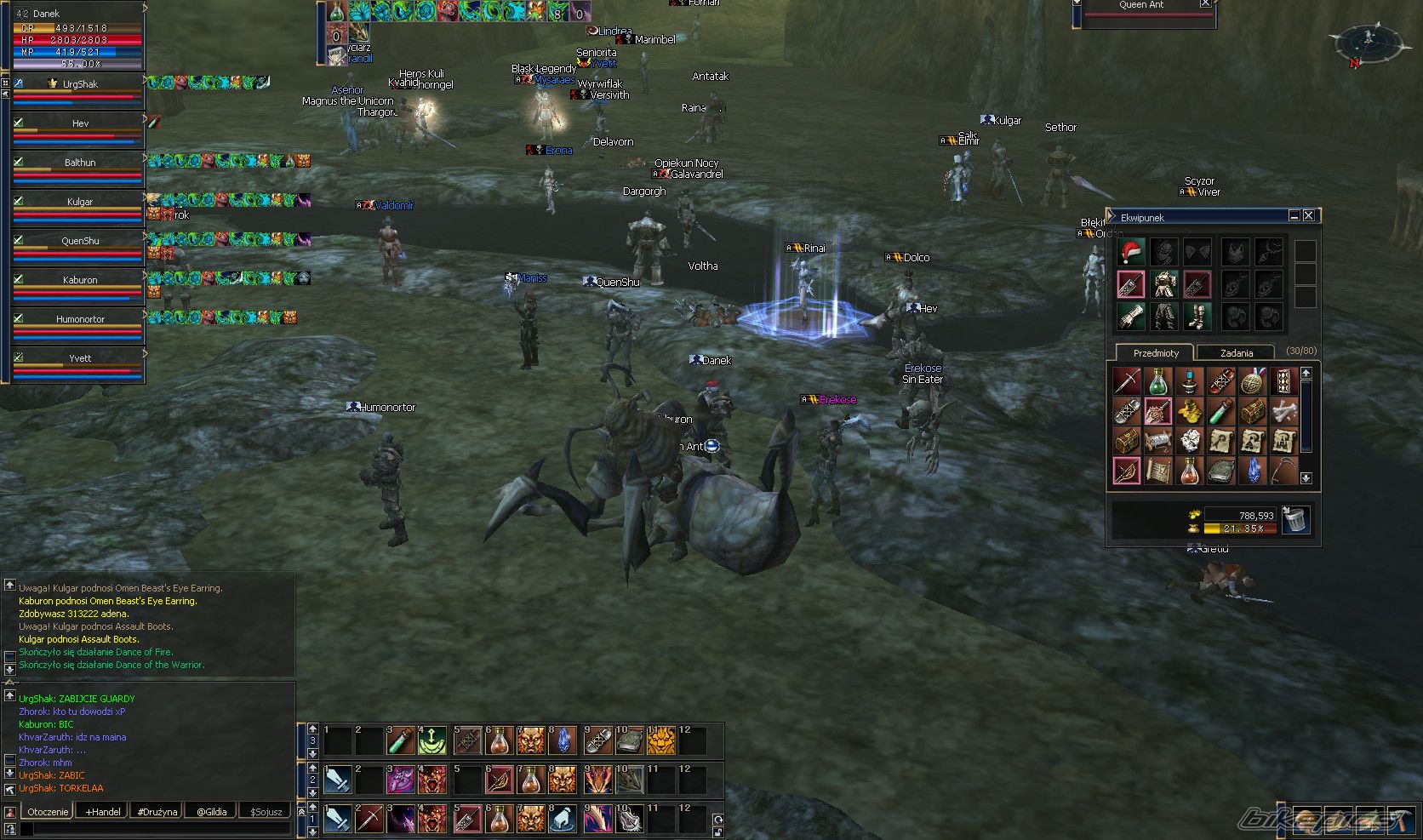Open the trash can in inventory
The width and height of the screenshot is (1423, 840).
pos(1295,519)
